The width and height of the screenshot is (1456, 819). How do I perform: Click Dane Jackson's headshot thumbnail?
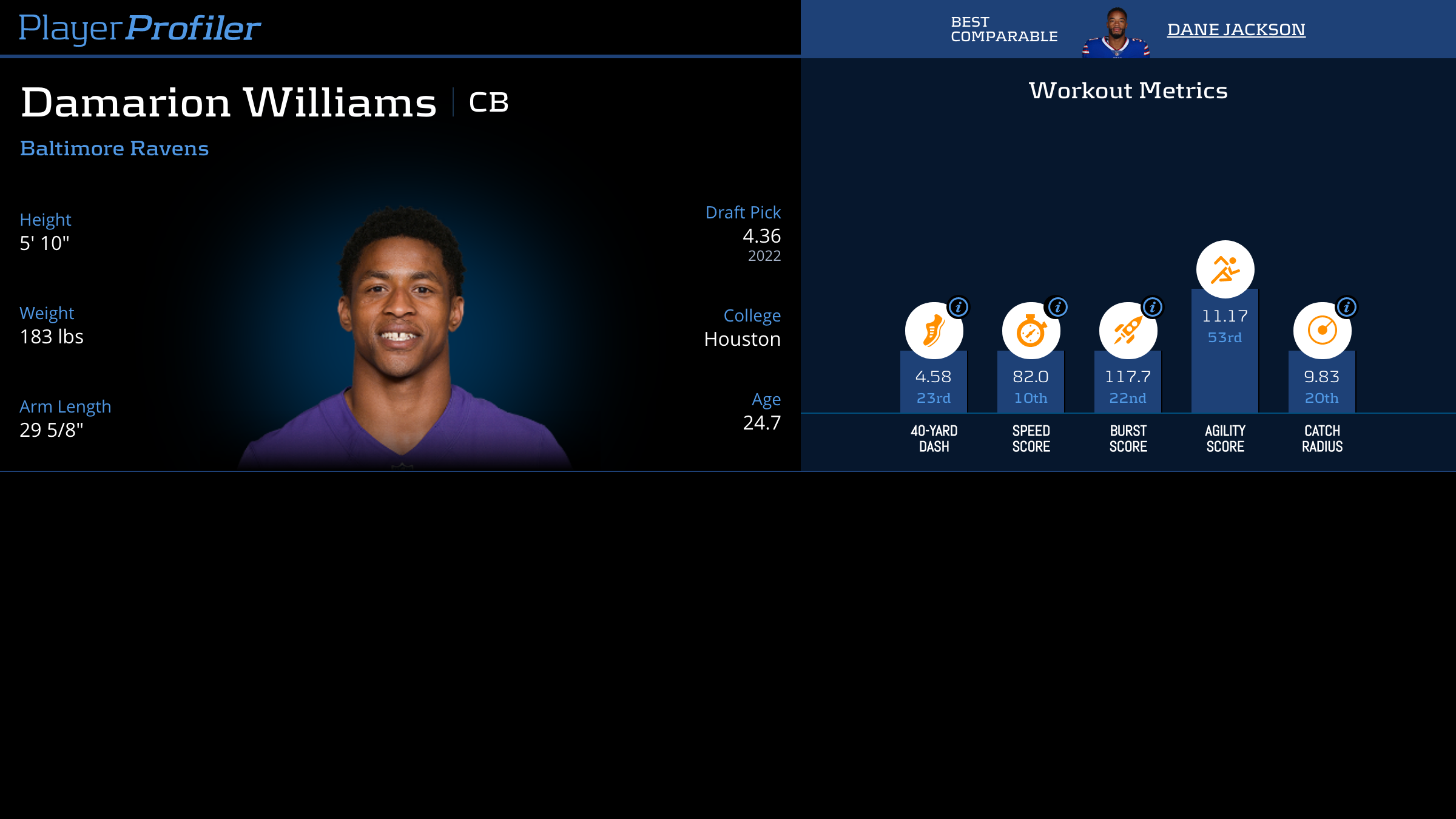(x=1116, y=33)
